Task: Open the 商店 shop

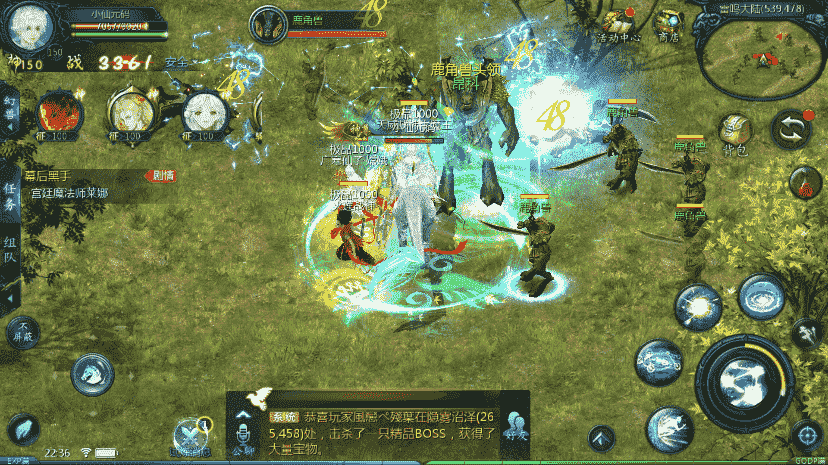Action: coord(667,22)
